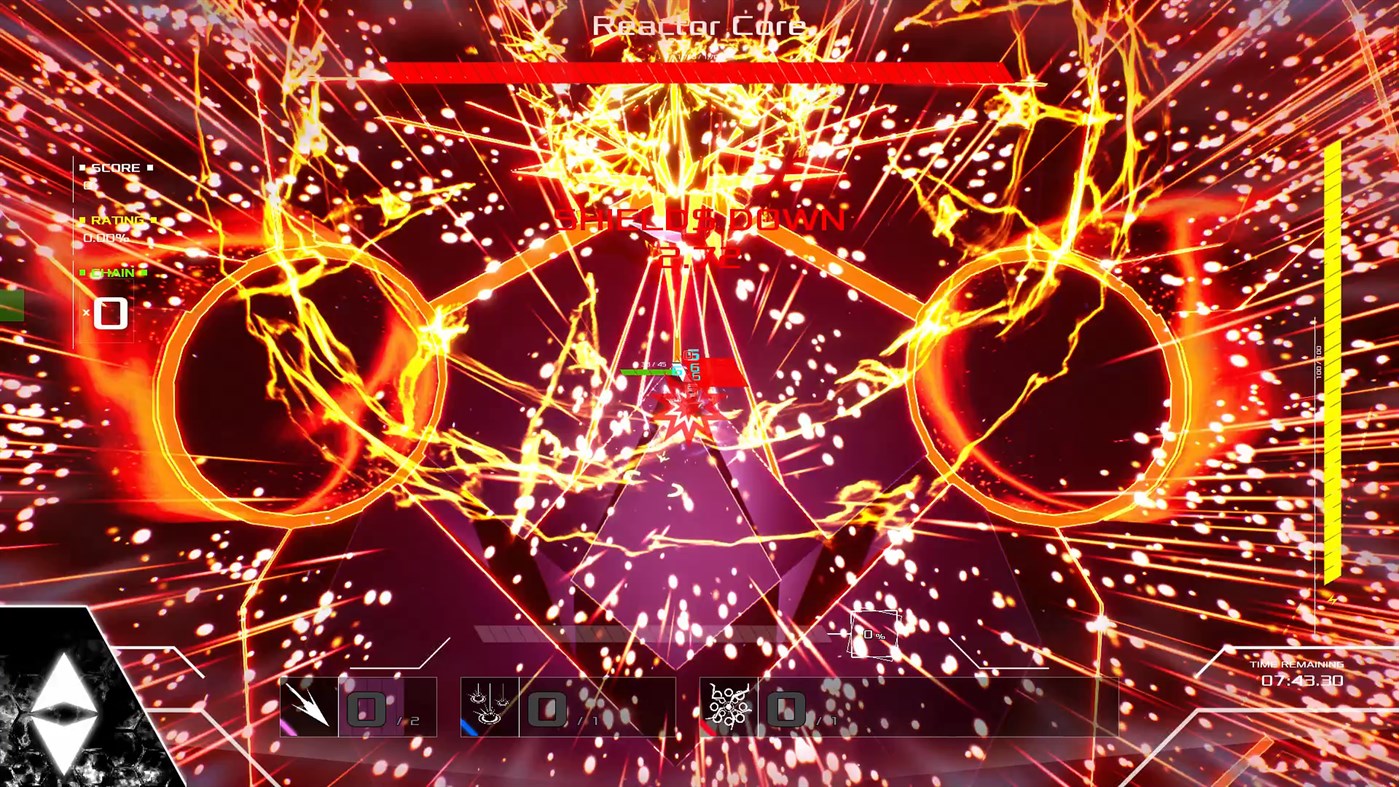Click the SHIELDS DOWN status text

700,217
